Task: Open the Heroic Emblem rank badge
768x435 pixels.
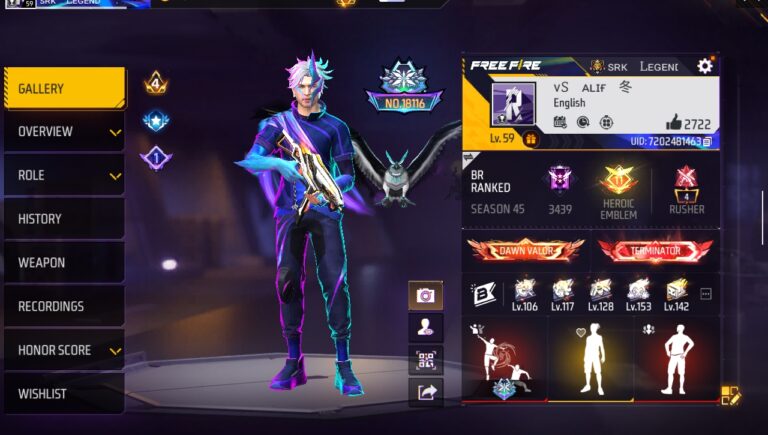Action: coord(618,191)
